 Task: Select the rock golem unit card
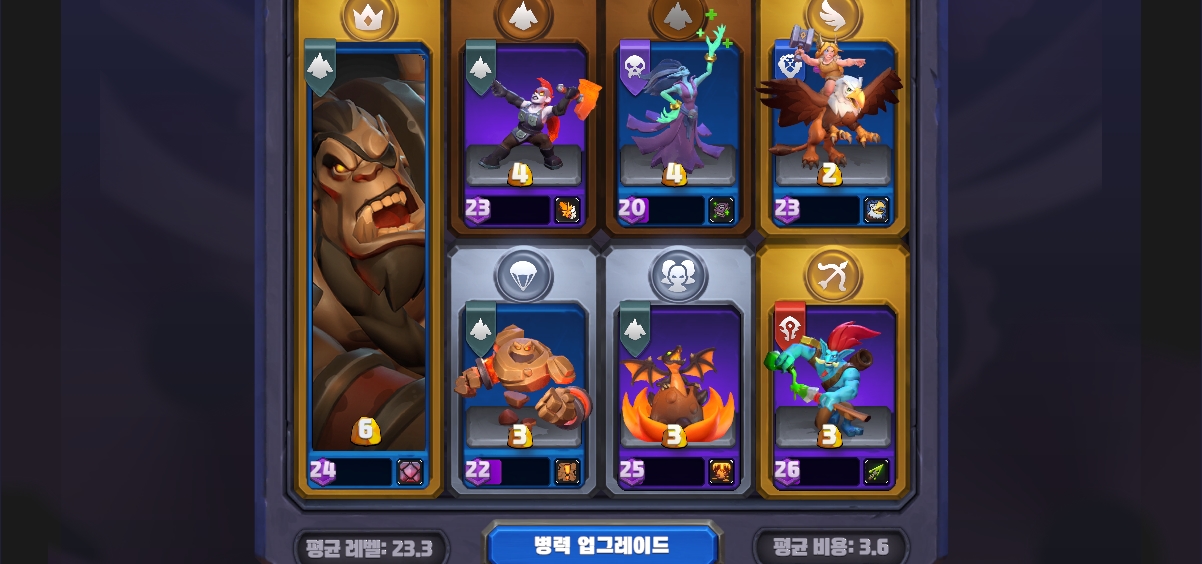[x=523, y=380]
